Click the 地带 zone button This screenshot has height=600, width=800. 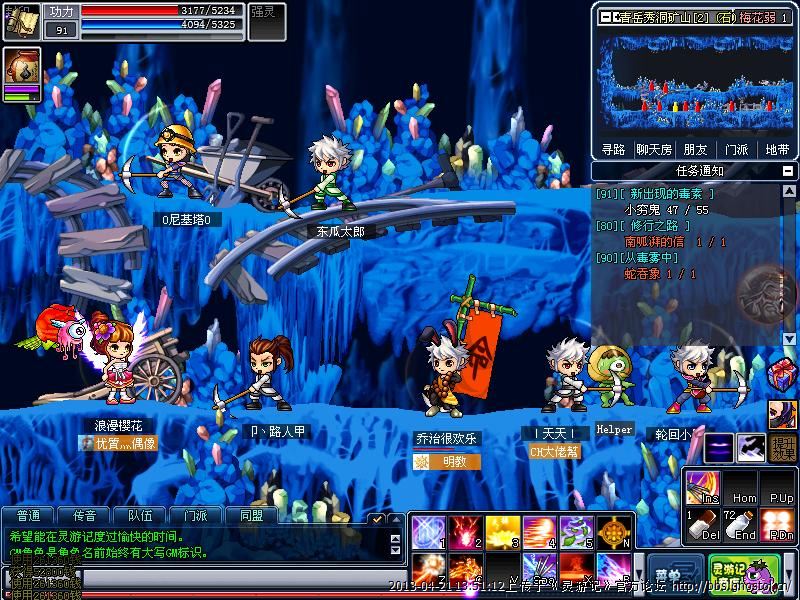click(x=777, y=150)
